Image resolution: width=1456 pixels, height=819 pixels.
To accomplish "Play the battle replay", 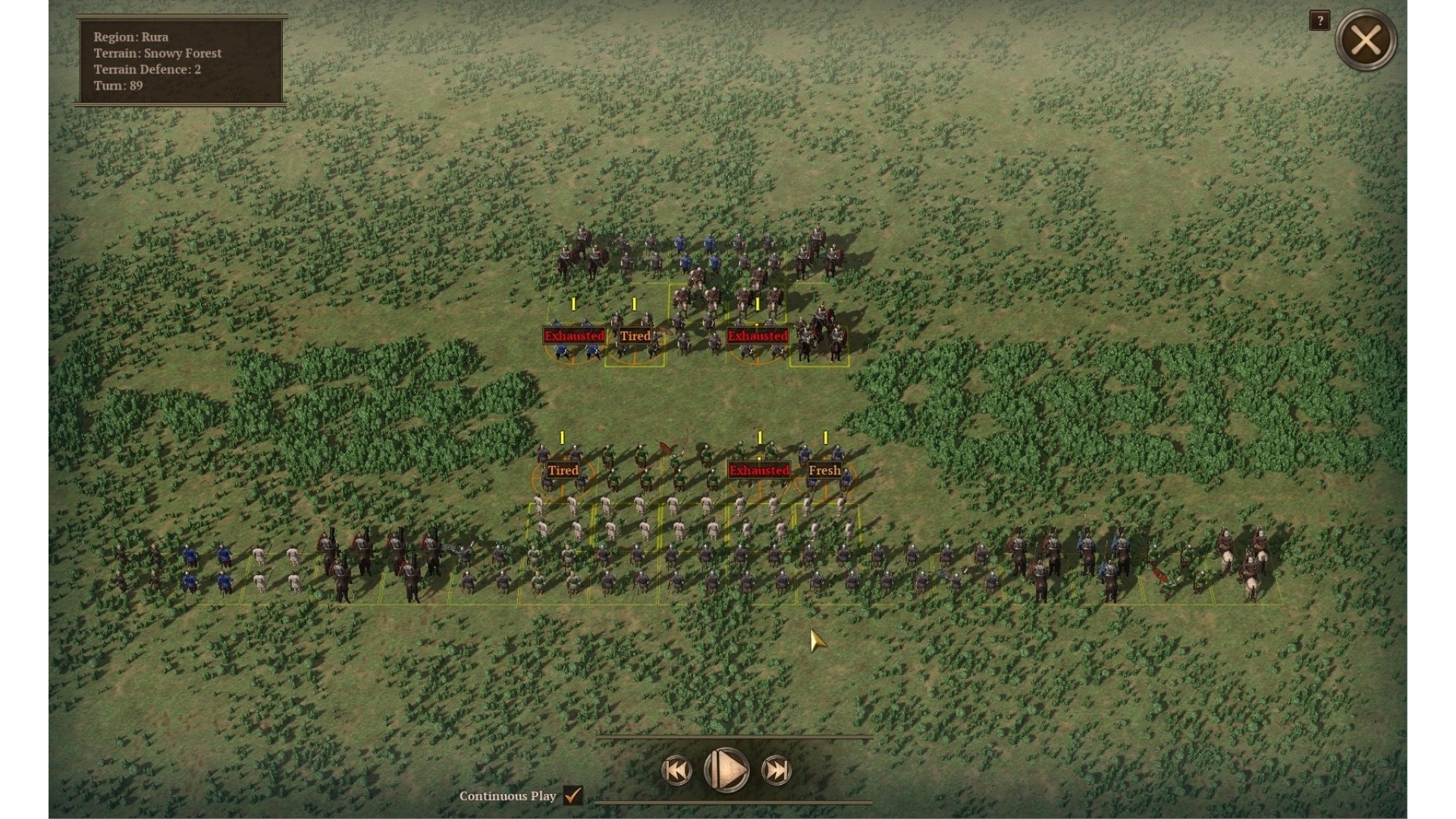I will (726, 770).
